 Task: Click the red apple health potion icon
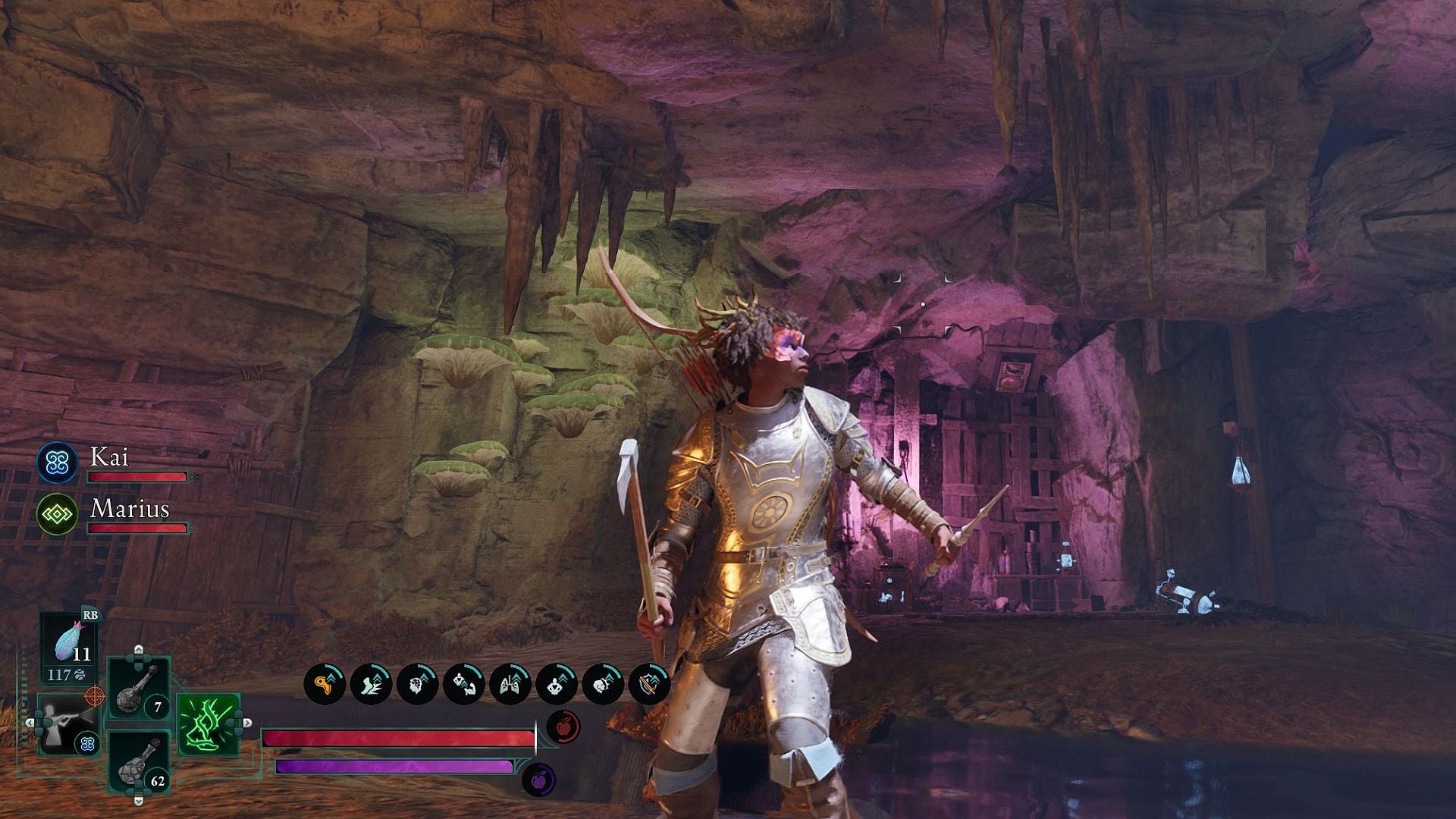[x=563, y=726]
